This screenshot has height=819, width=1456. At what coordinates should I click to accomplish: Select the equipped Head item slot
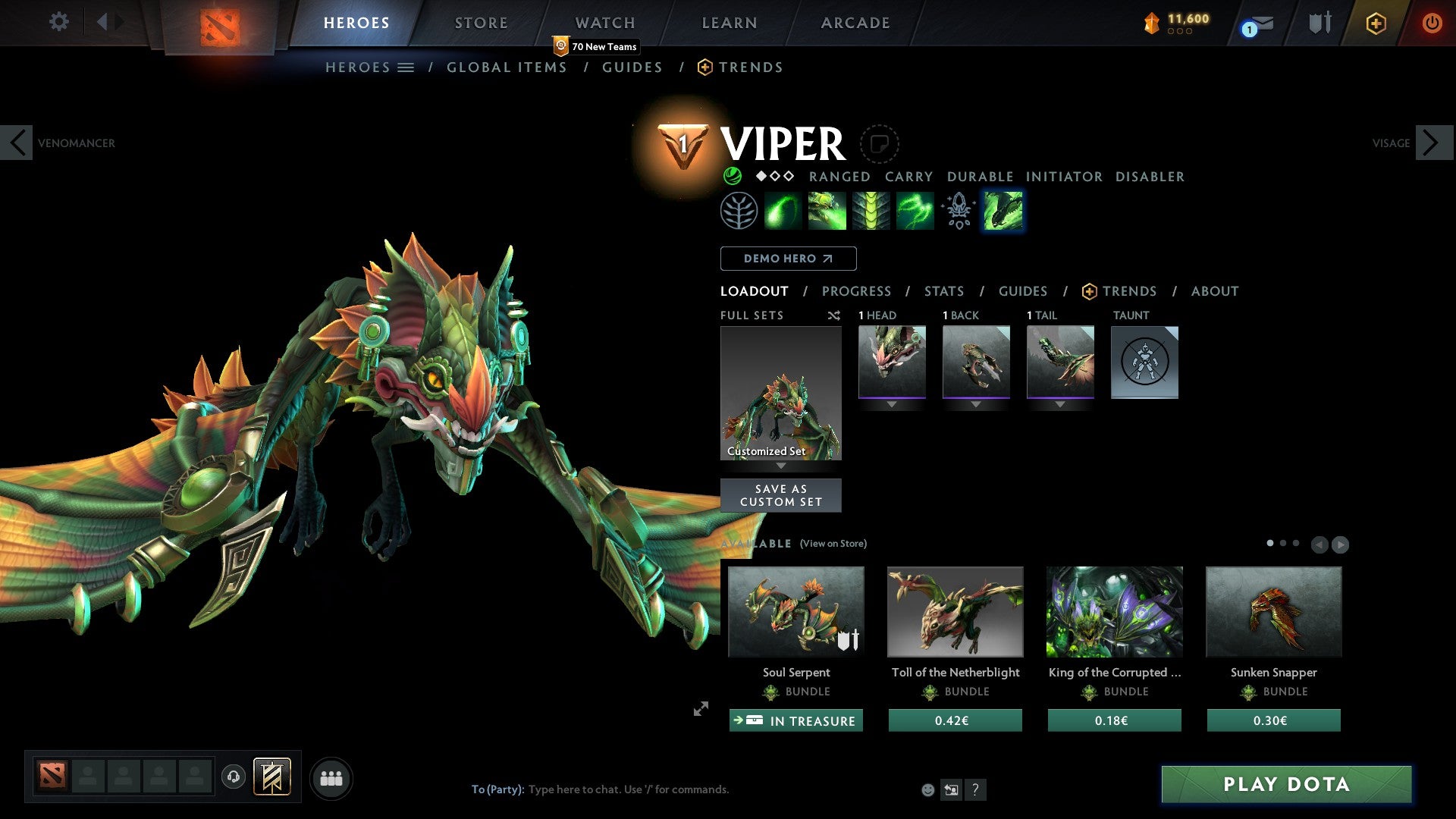[892, 362]
